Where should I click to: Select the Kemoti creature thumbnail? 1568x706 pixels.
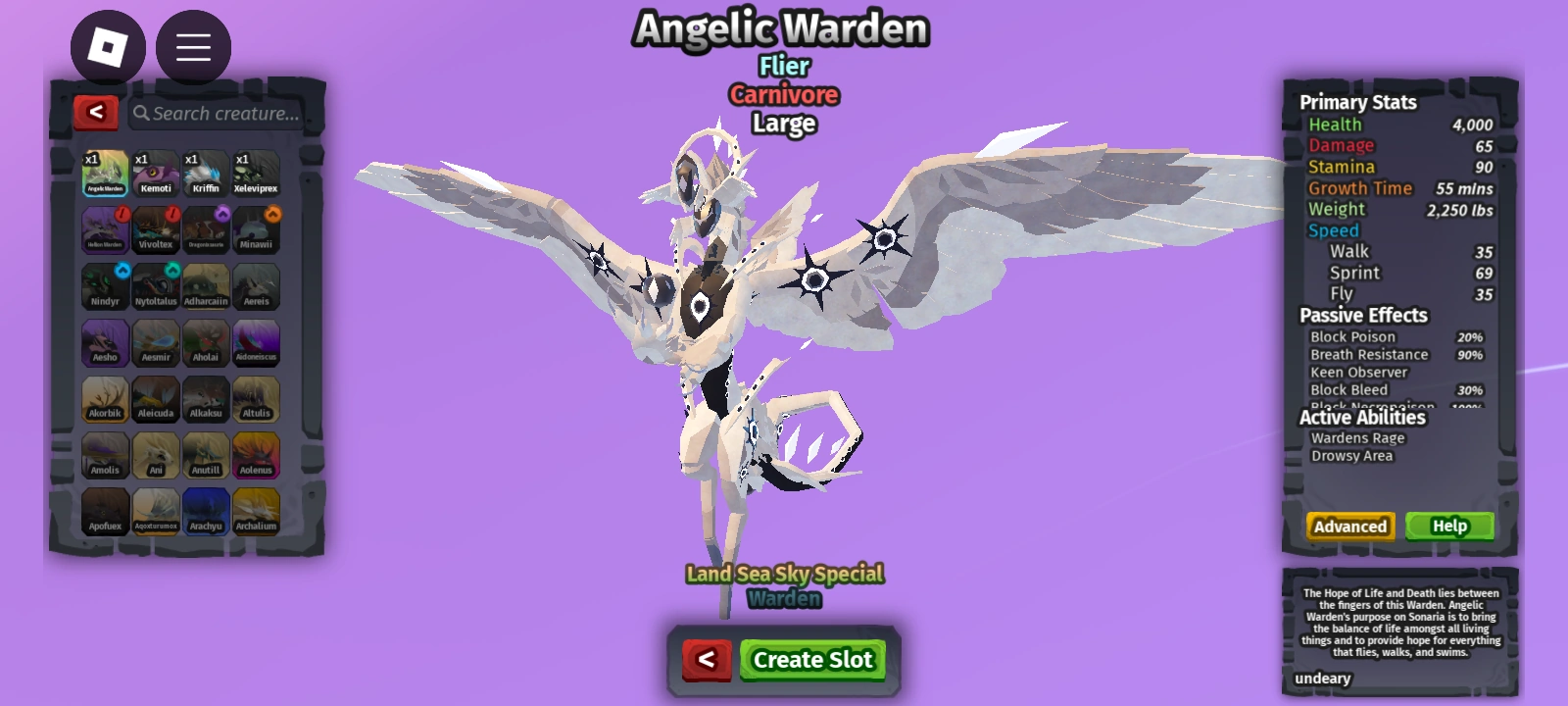155,172
